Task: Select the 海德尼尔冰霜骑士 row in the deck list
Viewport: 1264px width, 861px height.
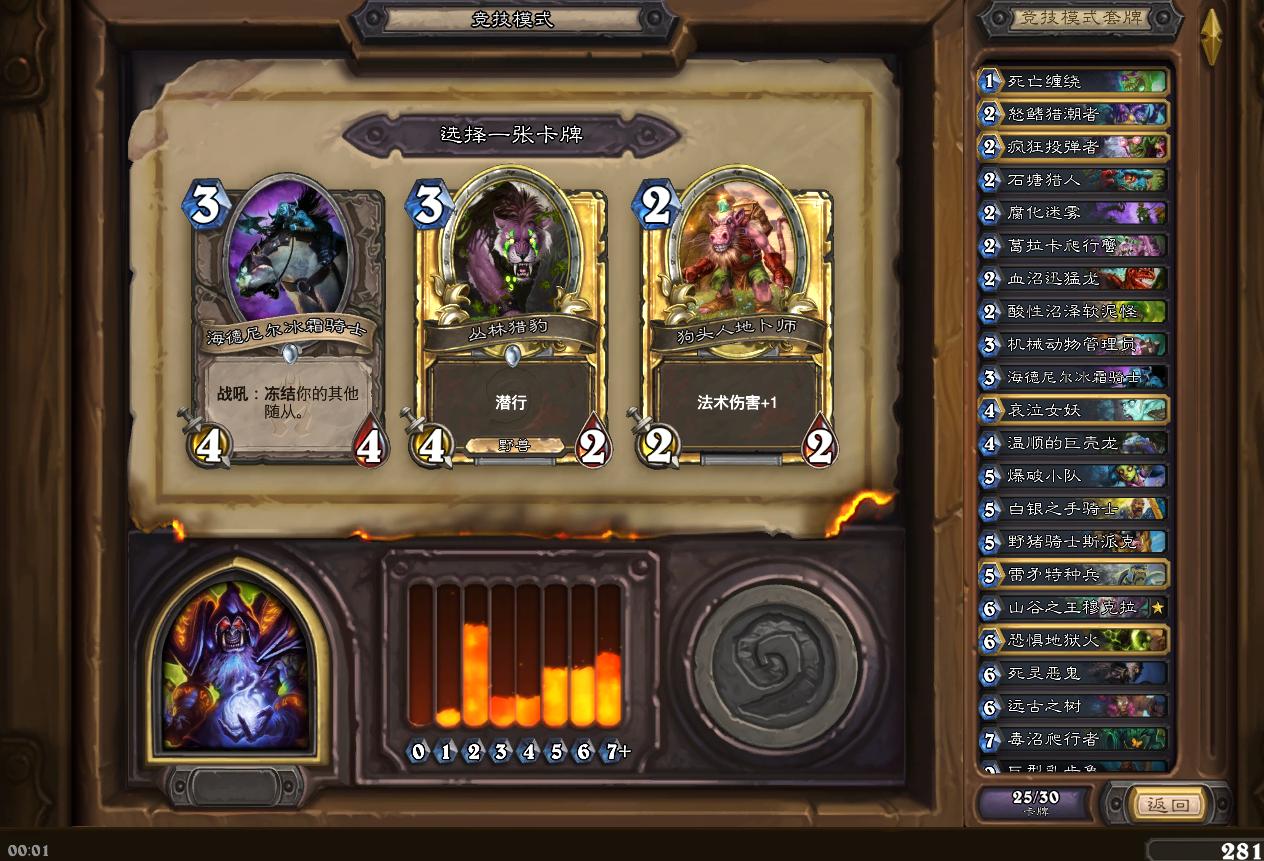Action: pyautogui.click(x=1072, y=378)
